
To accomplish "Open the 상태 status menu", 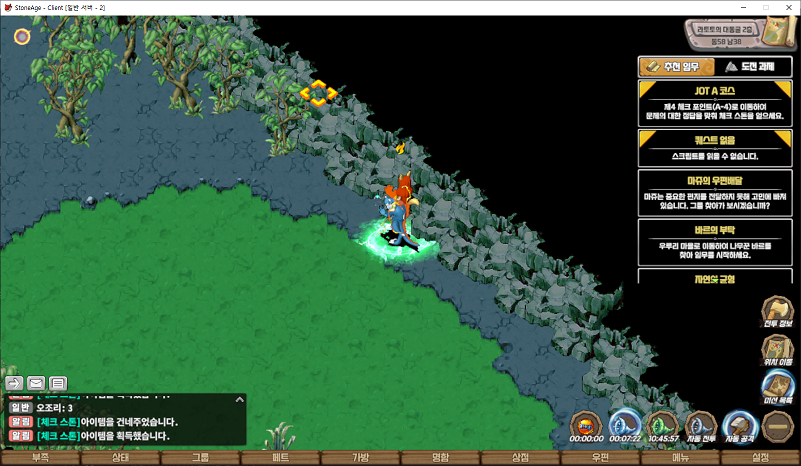I will [x=120, y=458].
